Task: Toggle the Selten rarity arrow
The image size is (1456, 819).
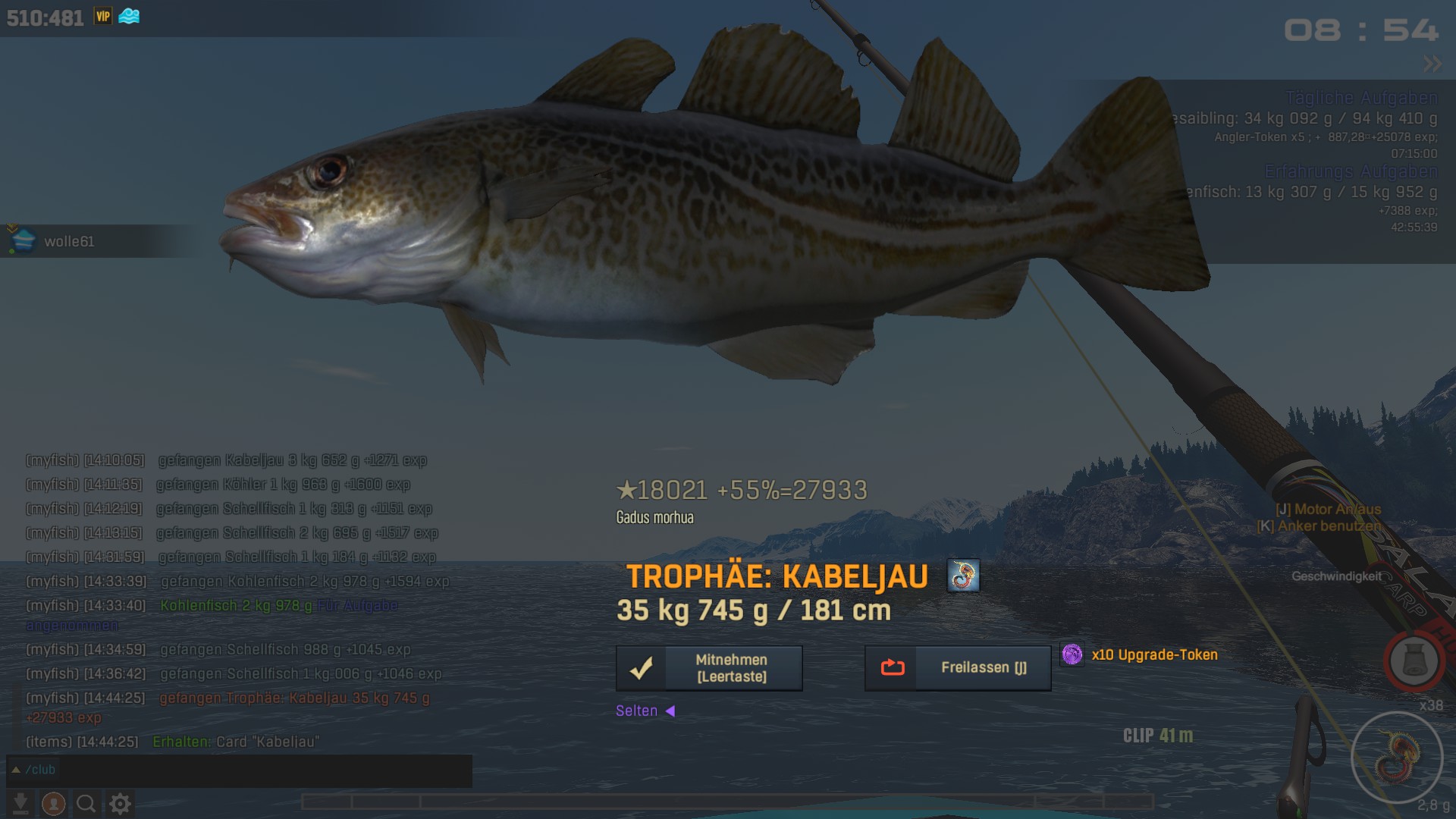Action: pos(670,711)
